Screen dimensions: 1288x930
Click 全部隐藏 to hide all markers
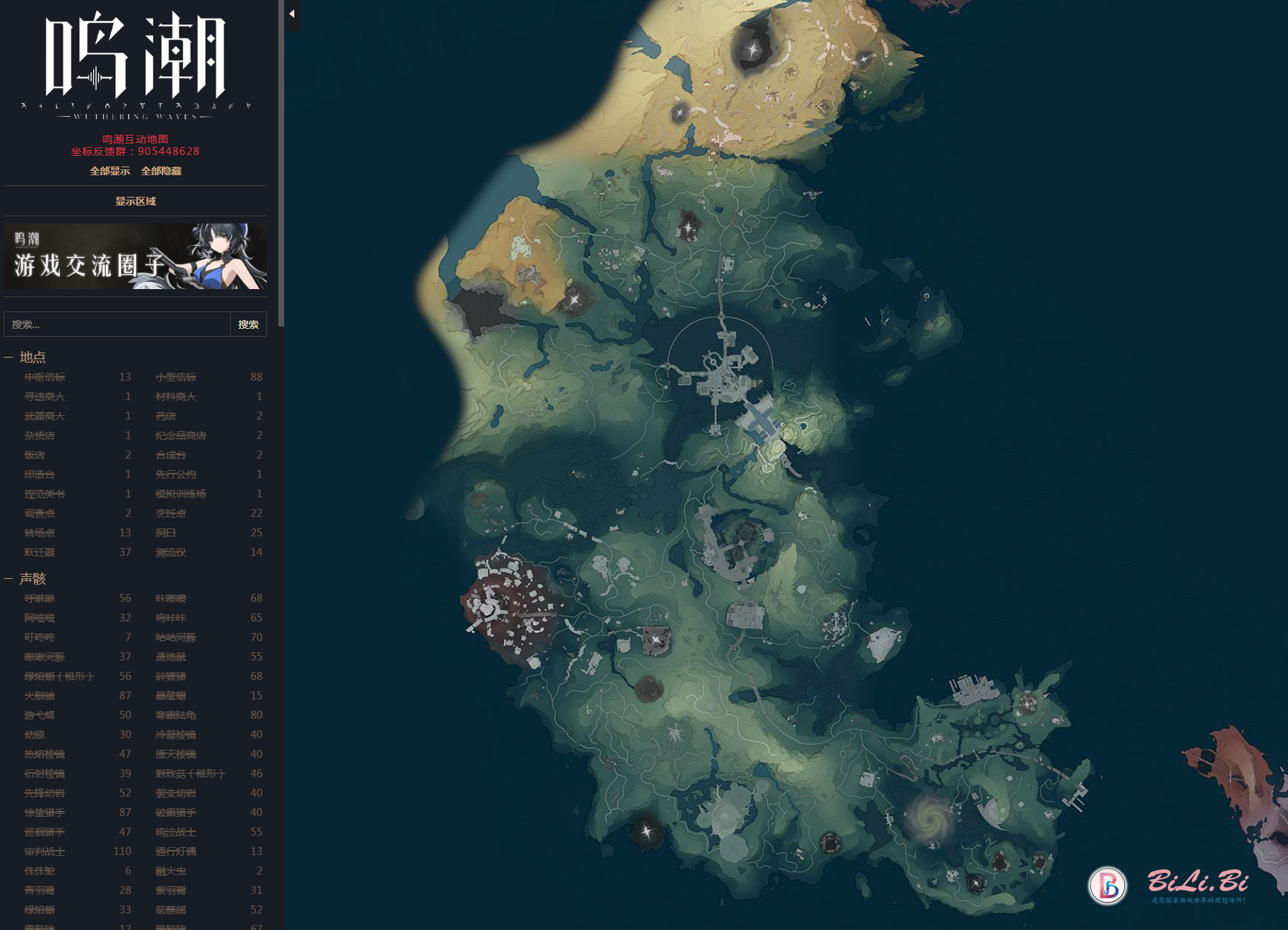click(162, 171)
